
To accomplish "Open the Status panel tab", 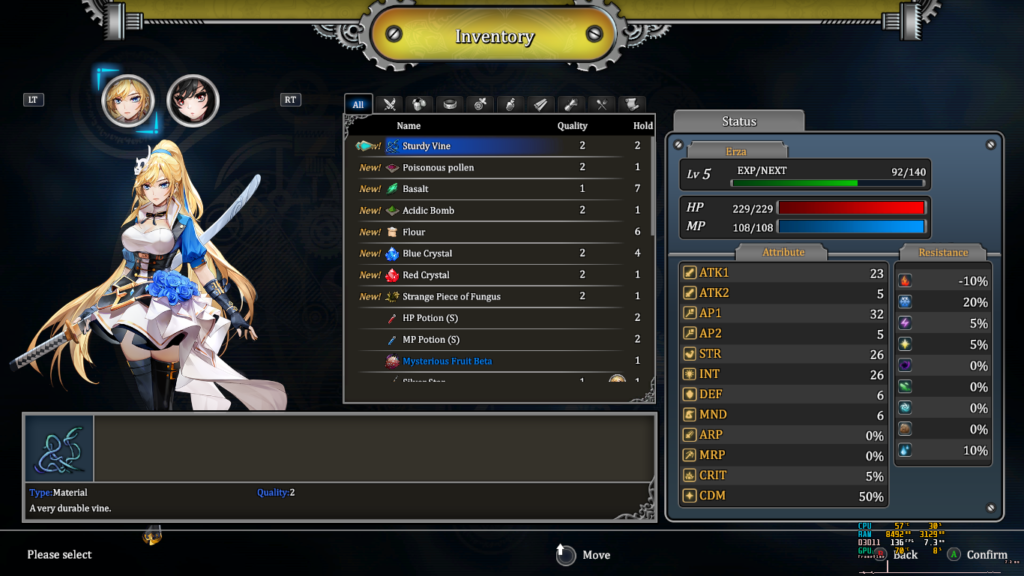I will tap(739, 121).
